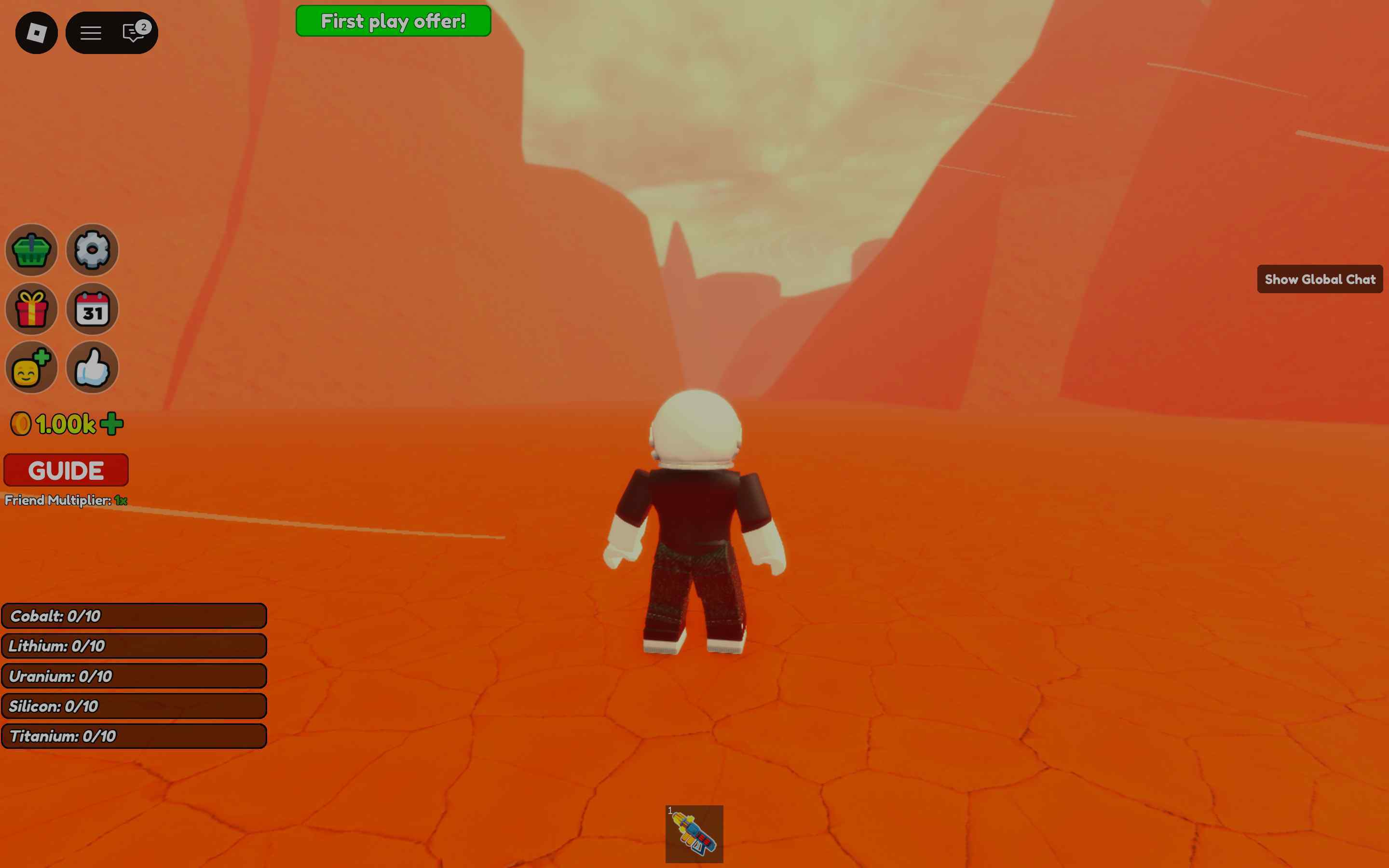
Task: Open the GUIDE panel
Action: [65, 470]
